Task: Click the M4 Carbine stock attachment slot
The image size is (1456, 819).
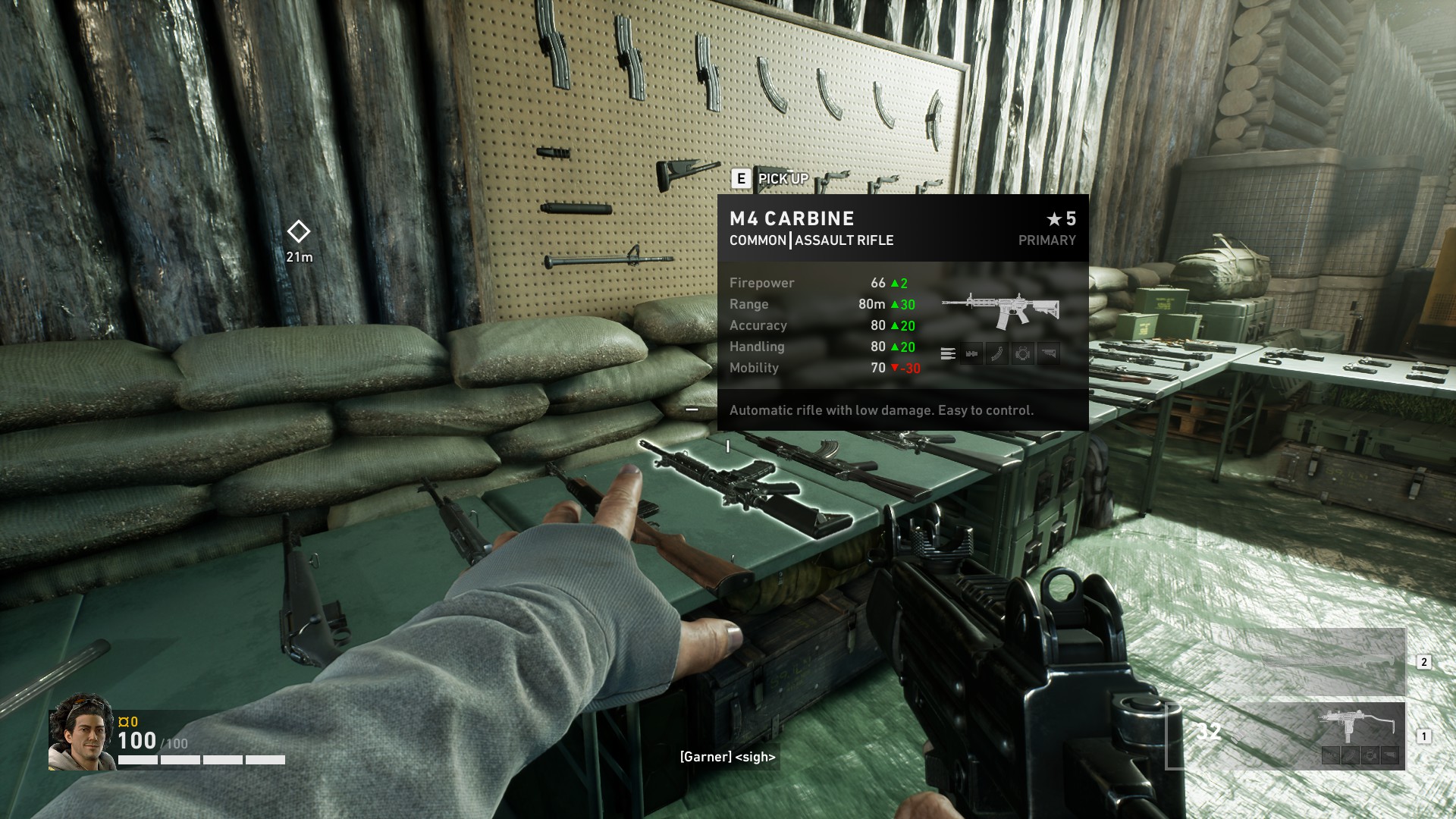Action: click(x=1049, y=353)
